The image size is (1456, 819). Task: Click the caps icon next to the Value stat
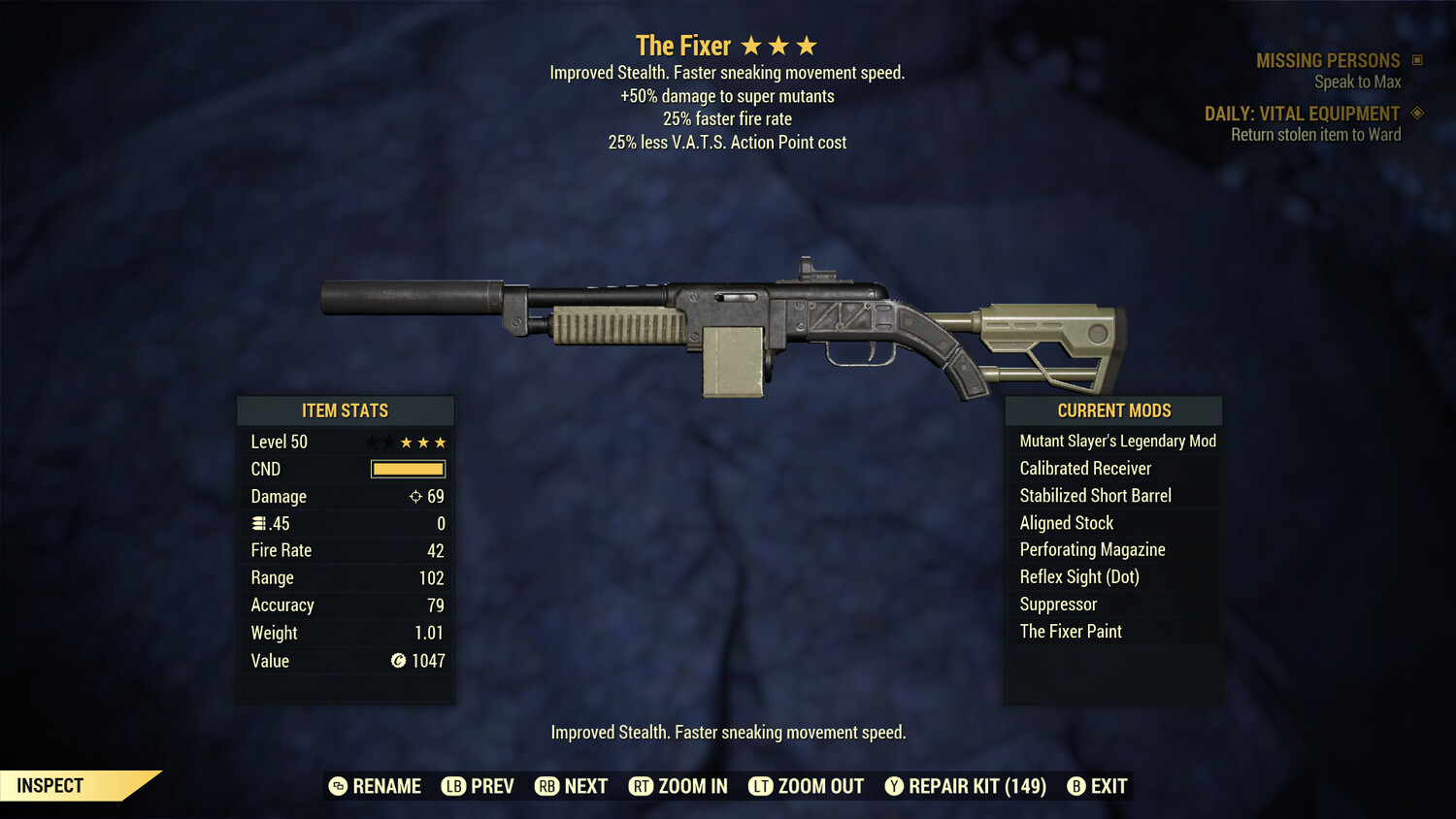pos(397,661)
